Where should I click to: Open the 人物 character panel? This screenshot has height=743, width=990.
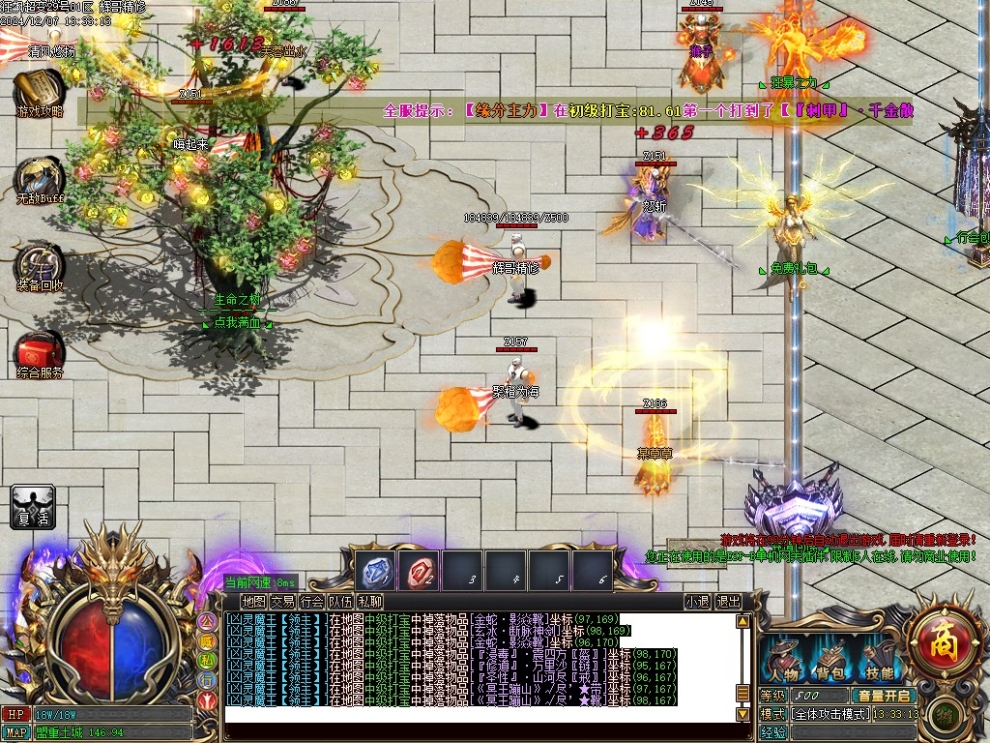(784, 660)
